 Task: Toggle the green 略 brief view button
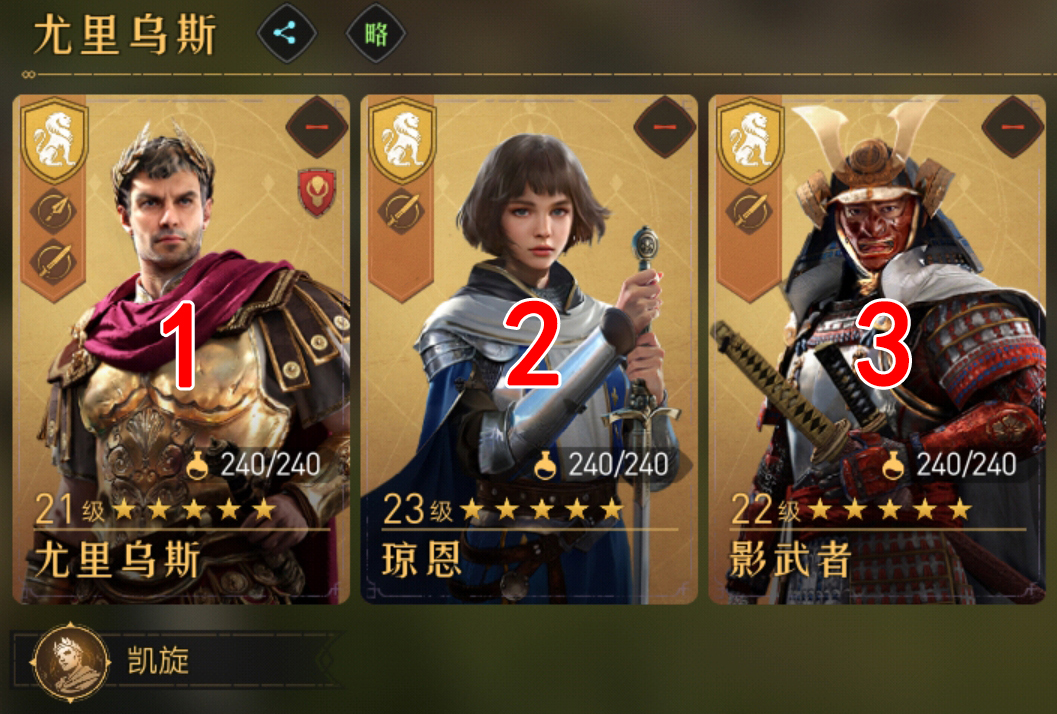tap(376, 35)
